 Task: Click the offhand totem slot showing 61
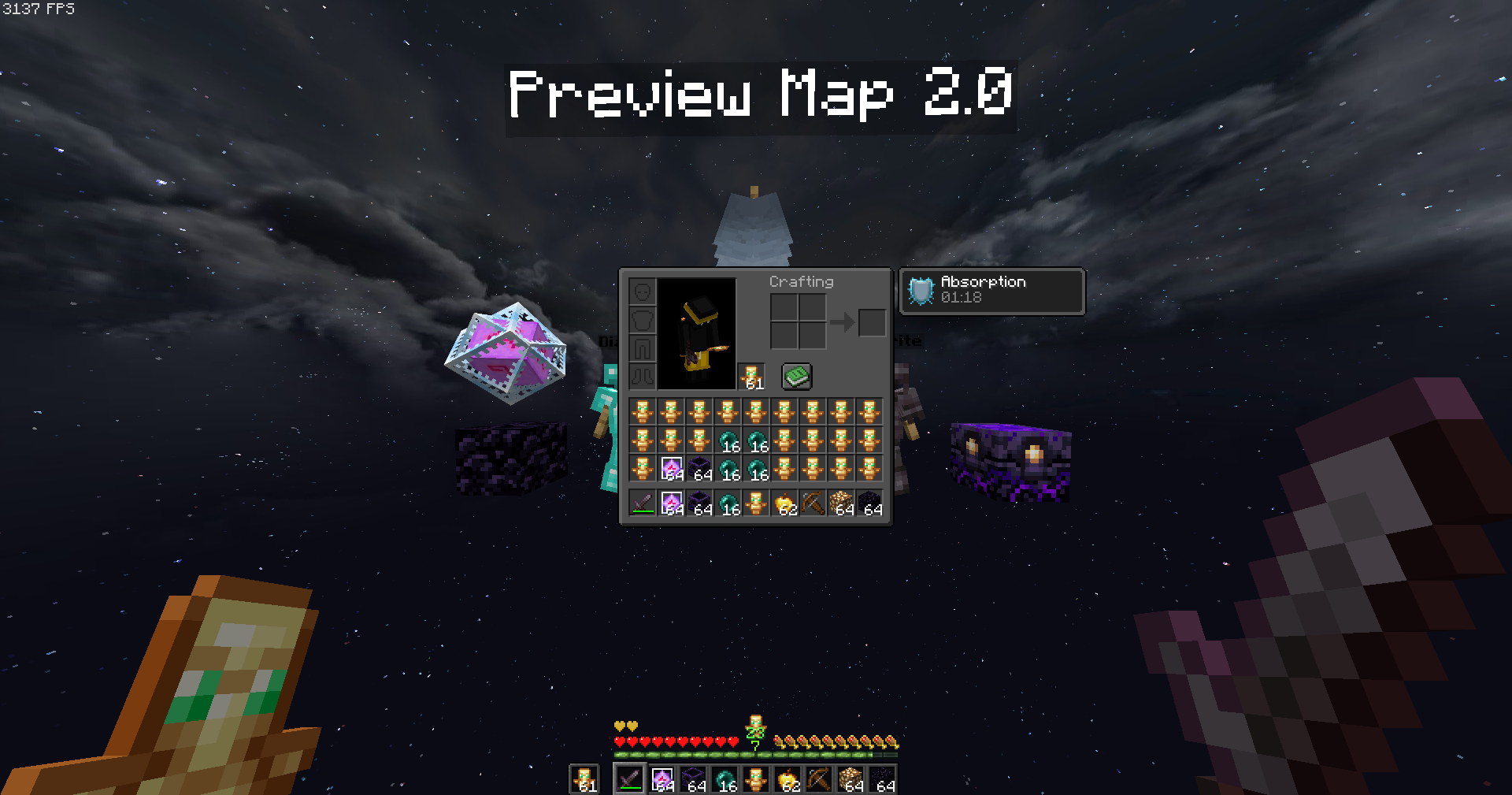pos(751,376)
